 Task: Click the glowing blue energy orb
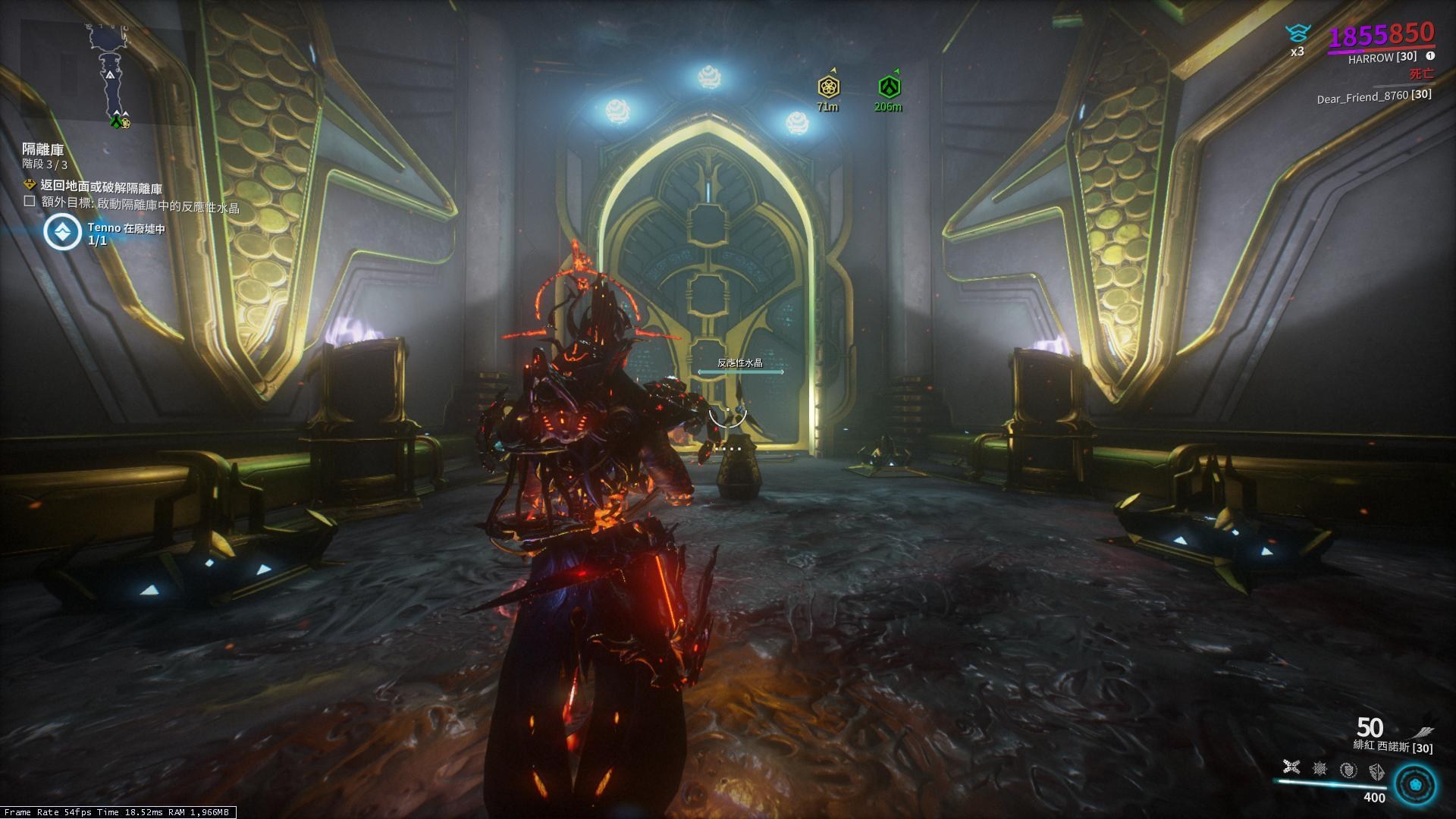(x=1415, y=783)
